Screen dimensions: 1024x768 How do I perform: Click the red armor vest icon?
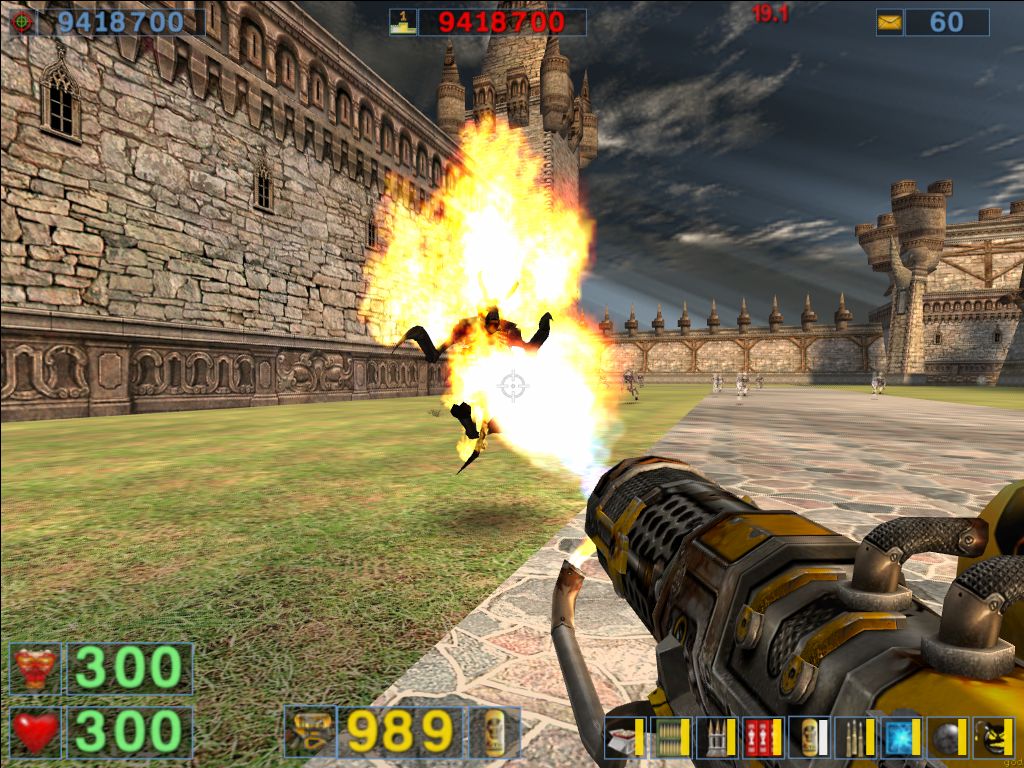[x=35, y=669]
